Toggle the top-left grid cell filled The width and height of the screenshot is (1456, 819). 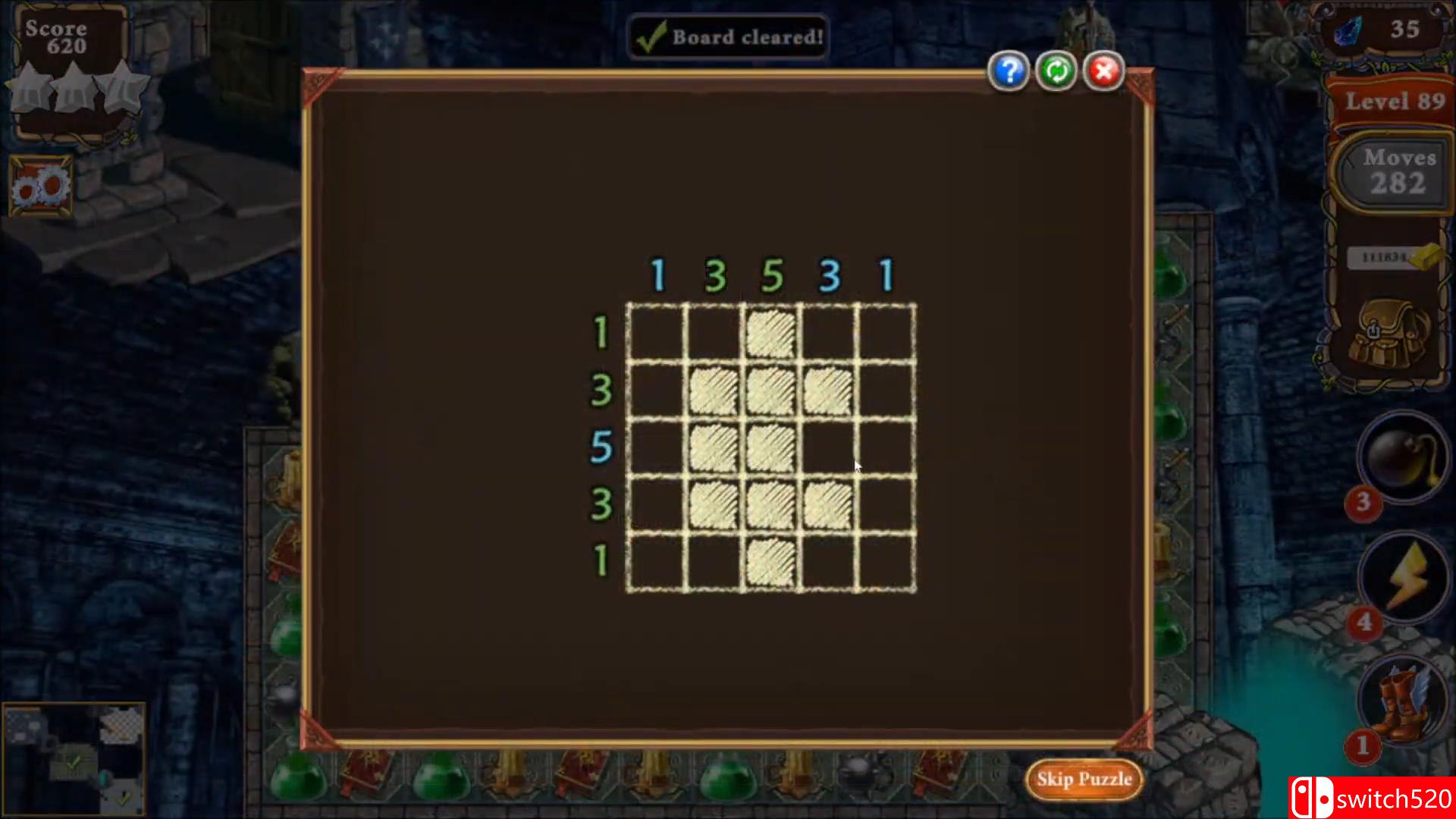click(656, 334)
